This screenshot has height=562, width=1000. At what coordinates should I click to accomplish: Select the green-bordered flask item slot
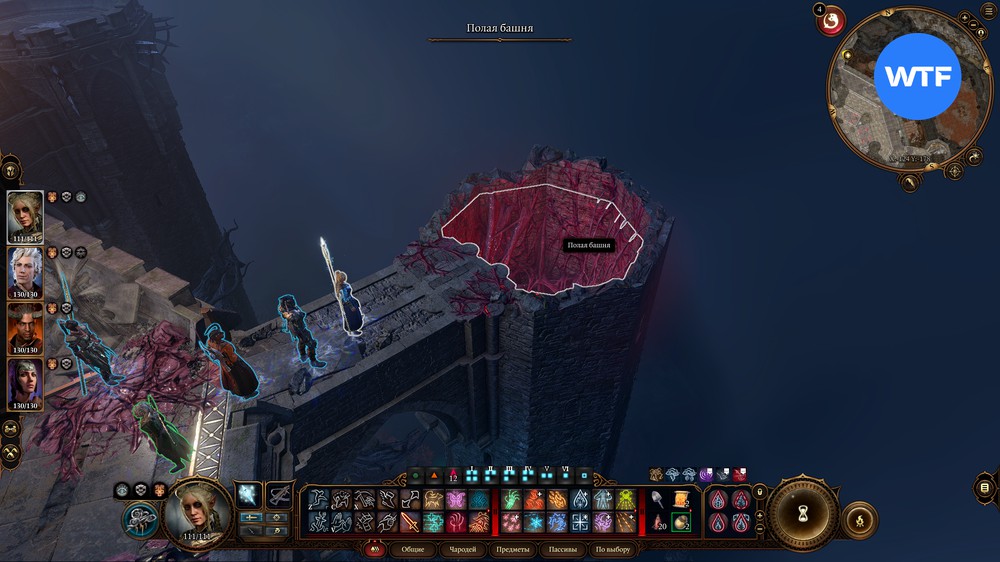tap(680, 521)
